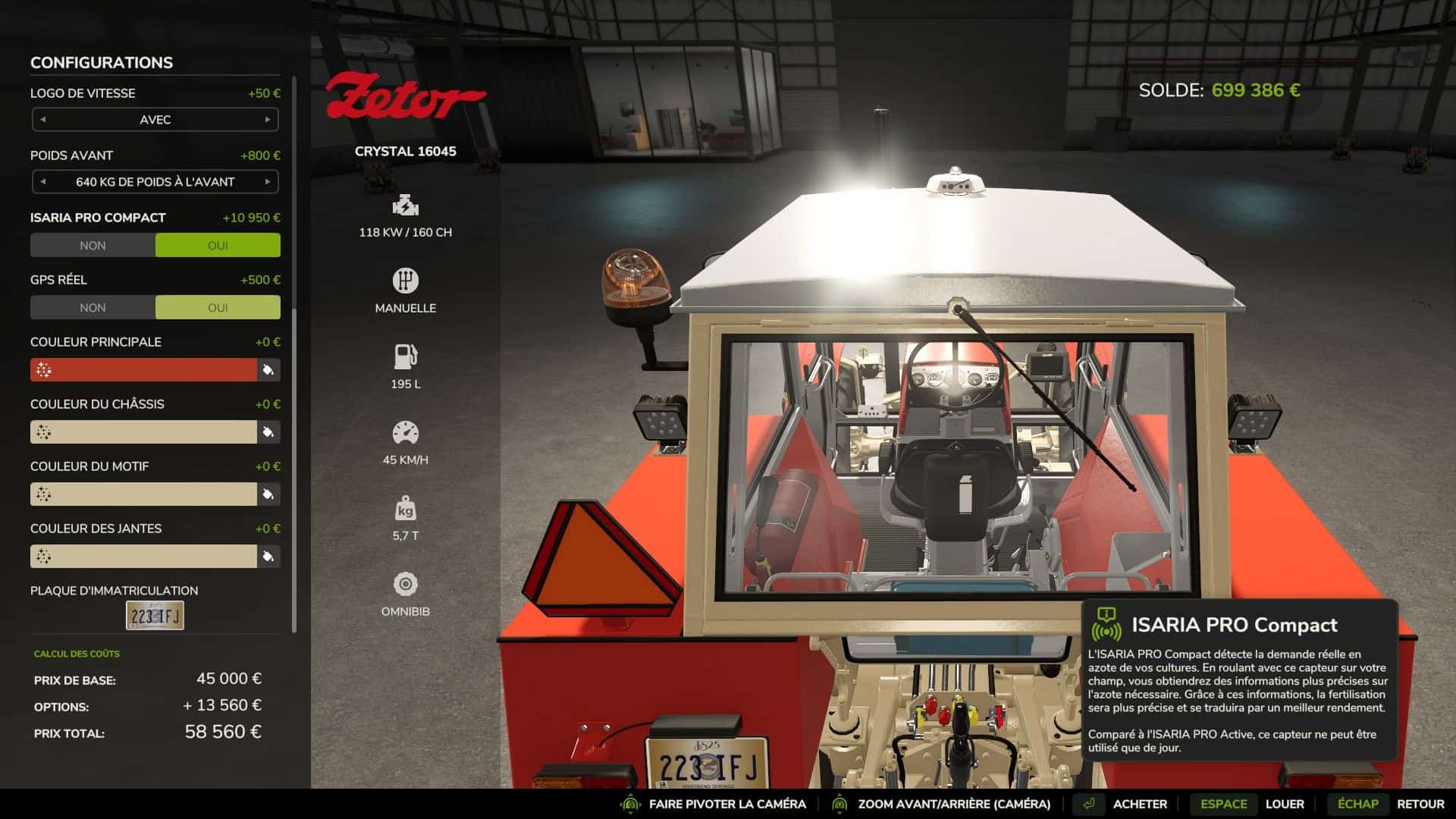Select RETOUR to go back

click(x=1420, y=803)
